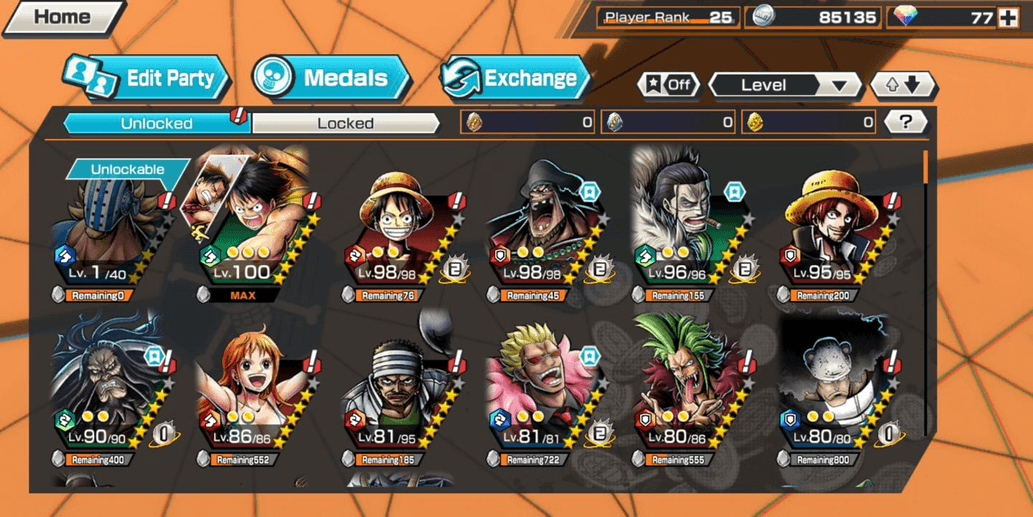Open the Level sort dropdown
Viewport: 1033px width, 517px height.
[x=785, y=85]
